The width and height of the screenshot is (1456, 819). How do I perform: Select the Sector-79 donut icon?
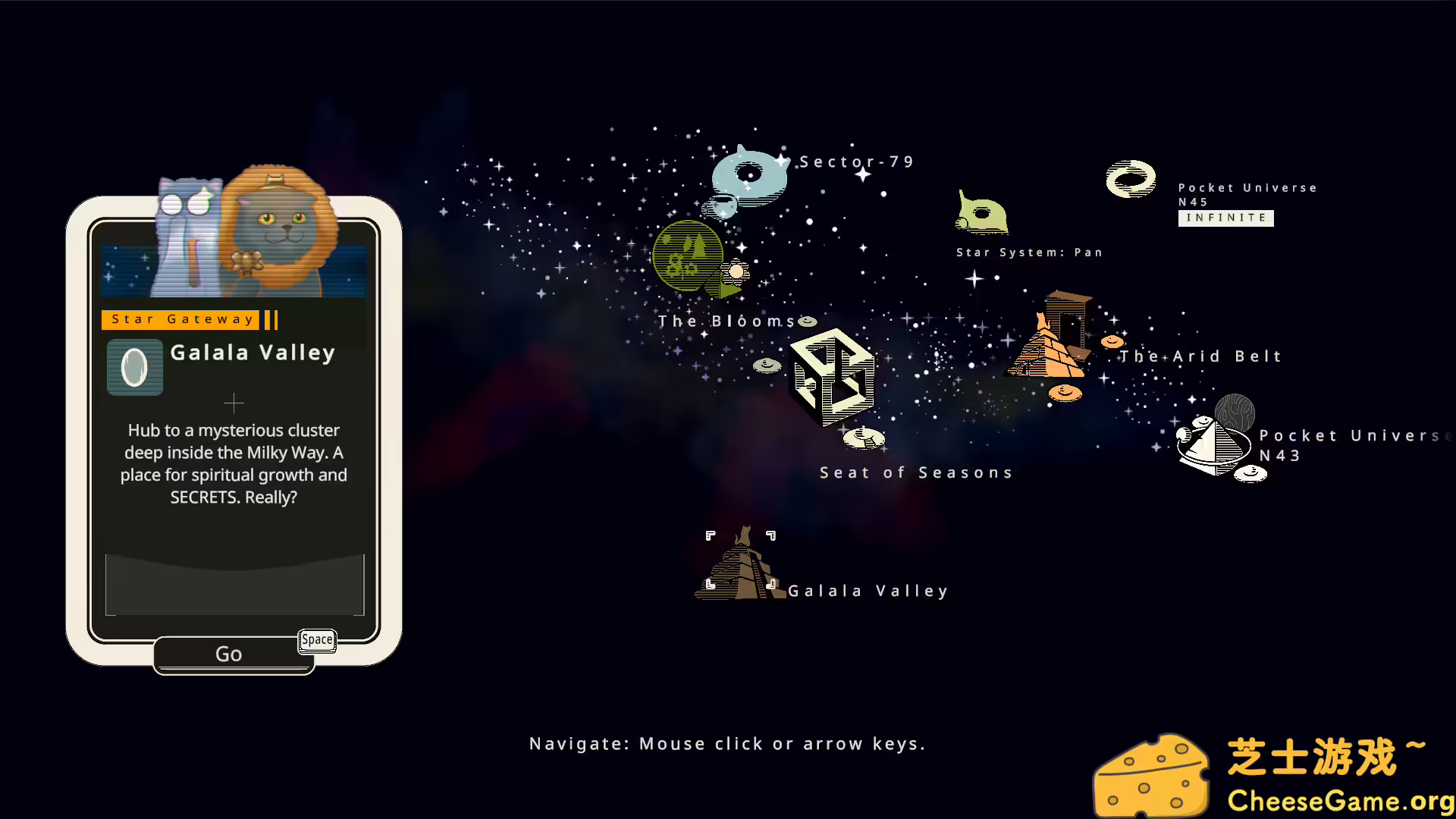pyautogui.click(x=749, y=176)
